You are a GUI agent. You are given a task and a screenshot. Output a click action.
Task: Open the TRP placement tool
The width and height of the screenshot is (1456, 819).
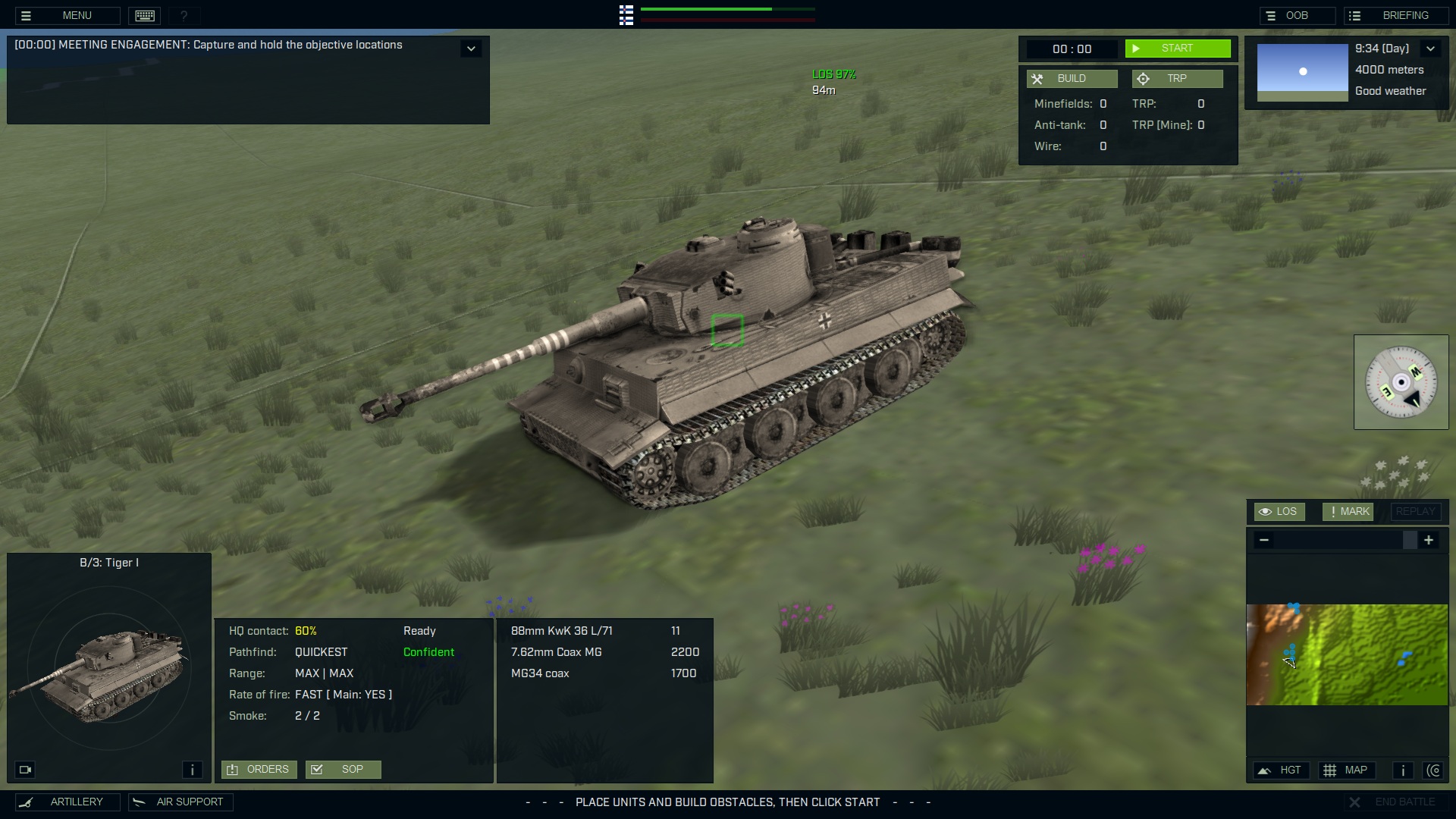[x=1176, y=78]
